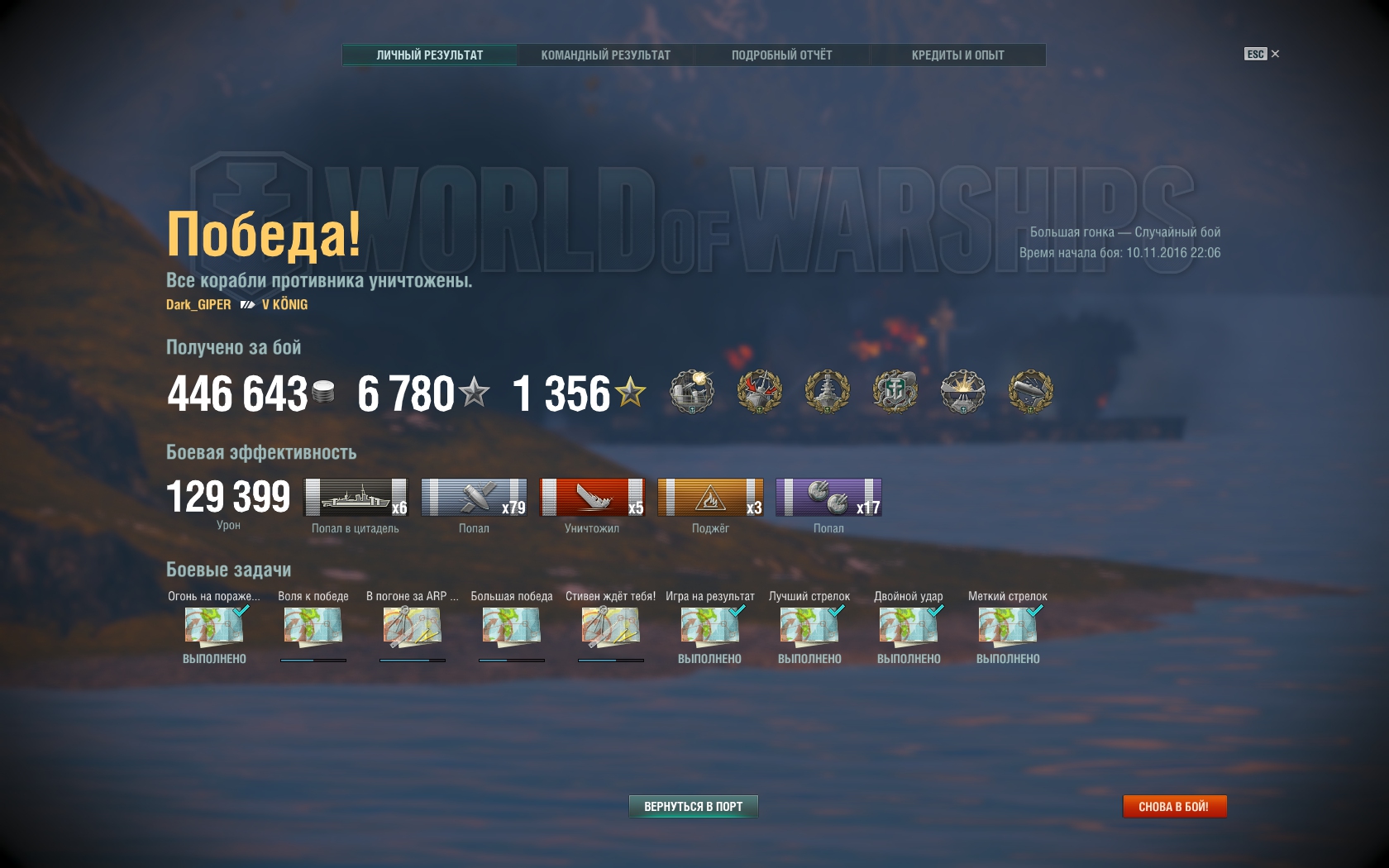The image size is (1389, 868).
Task: Select the Большая победа mission icon
Action: [x=512, y=627]
